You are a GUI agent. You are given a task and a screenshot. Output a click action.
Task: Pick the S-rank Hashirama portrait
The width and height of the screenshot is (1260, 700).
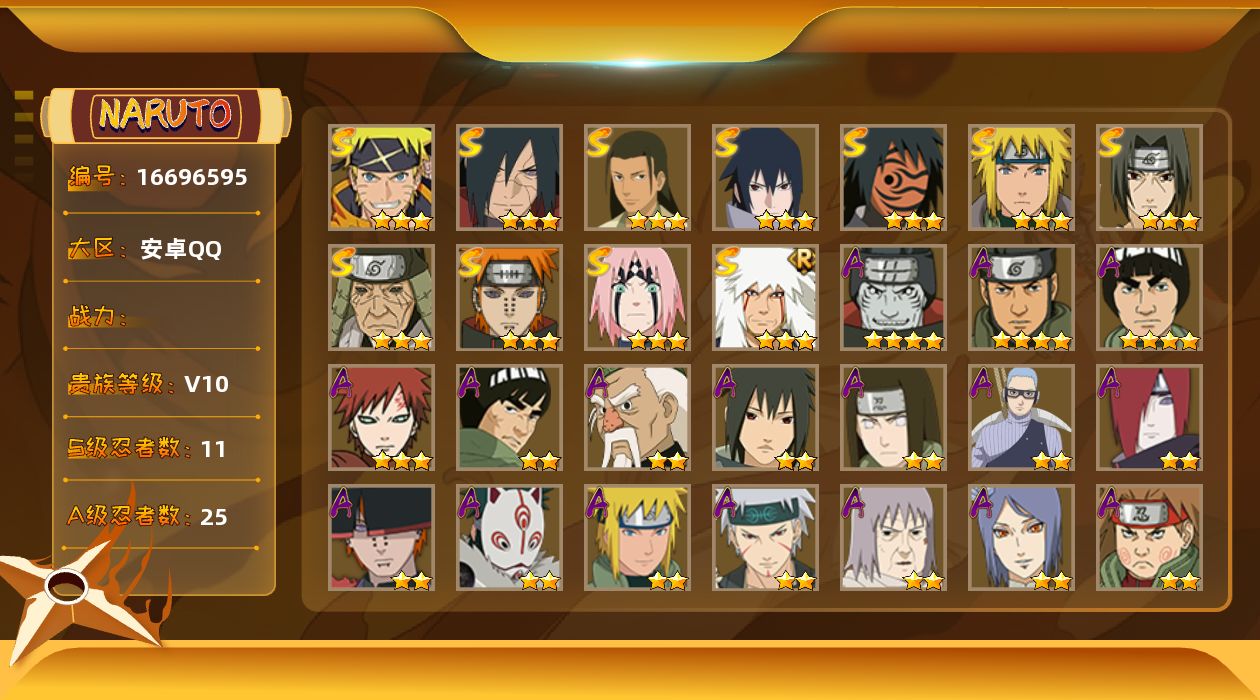(x=637, y=178)
